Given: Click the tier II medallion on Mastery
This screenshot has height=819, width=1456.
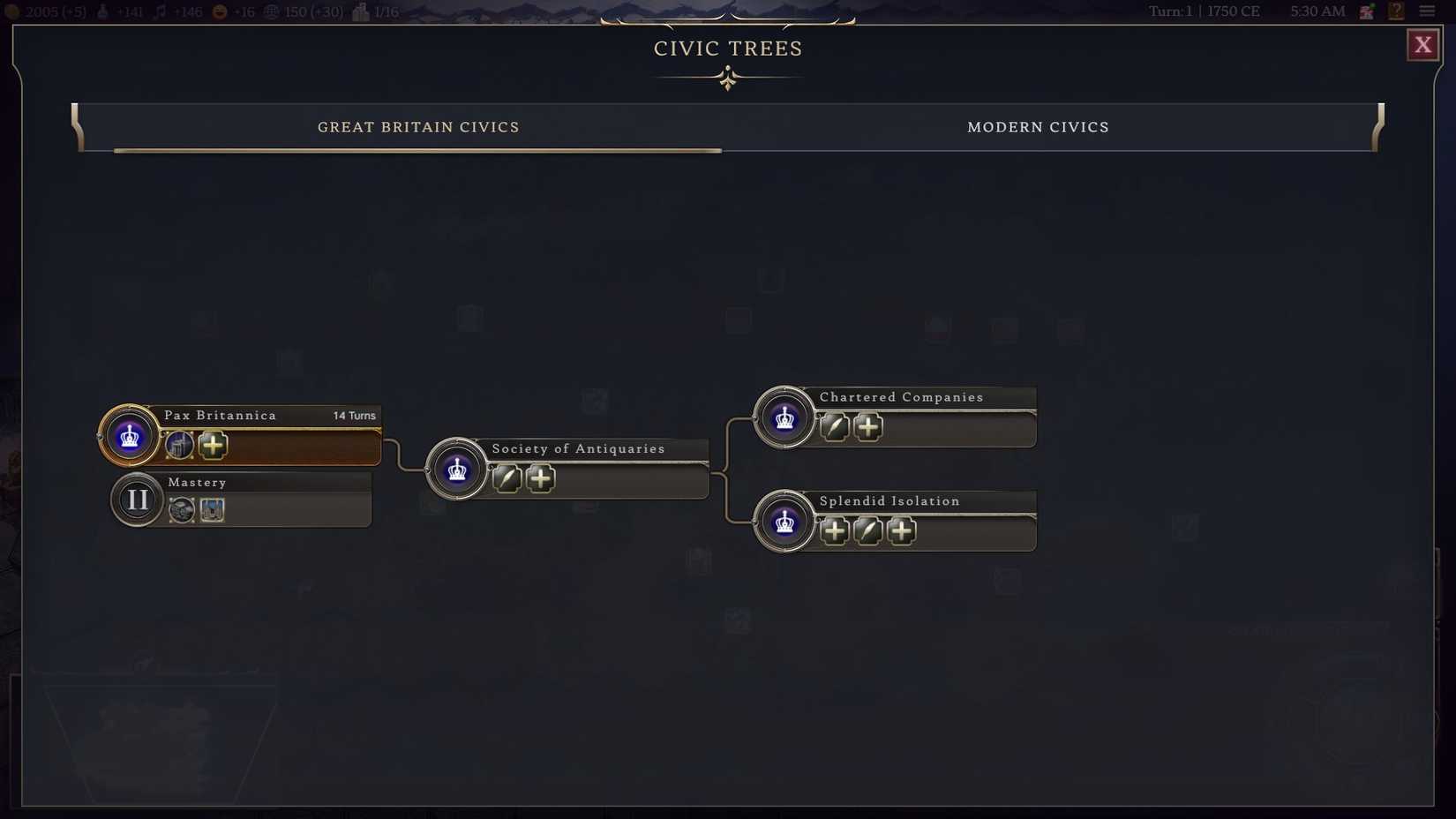Looking at the screenshot, I should pyautogui.click(x=137, y=500).
